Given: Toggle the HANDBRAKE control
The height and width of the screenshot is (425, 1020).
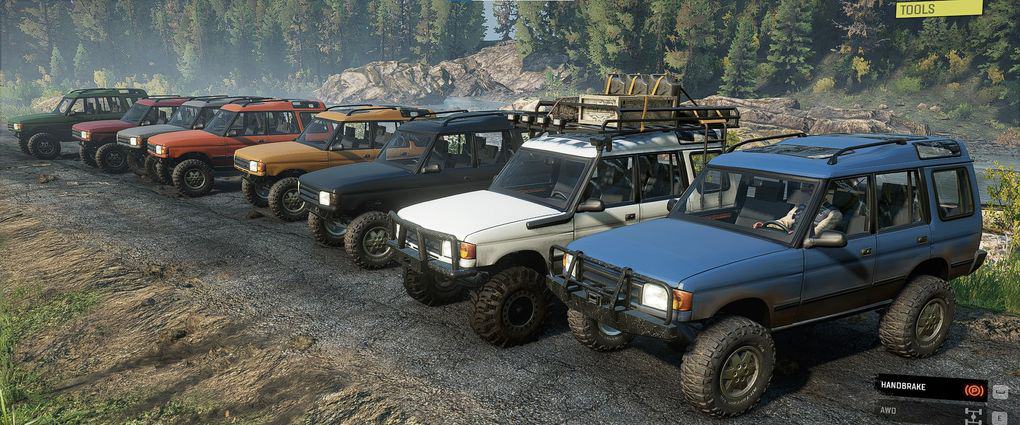Looking at the screenshot, I should [x=931, y=388].
